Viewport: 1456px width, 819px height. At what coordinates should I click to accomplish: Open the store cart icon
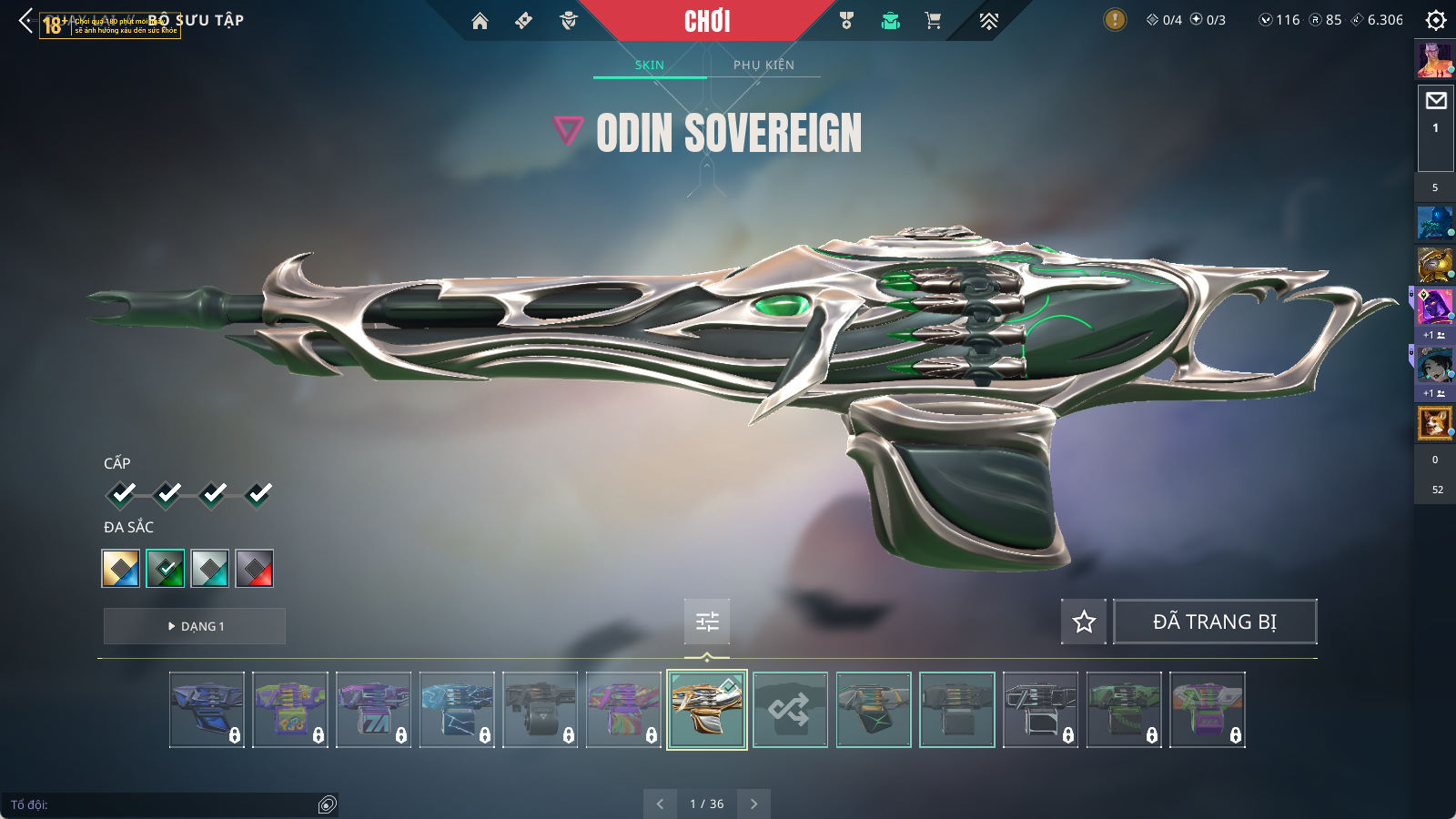tap(933, 21)
